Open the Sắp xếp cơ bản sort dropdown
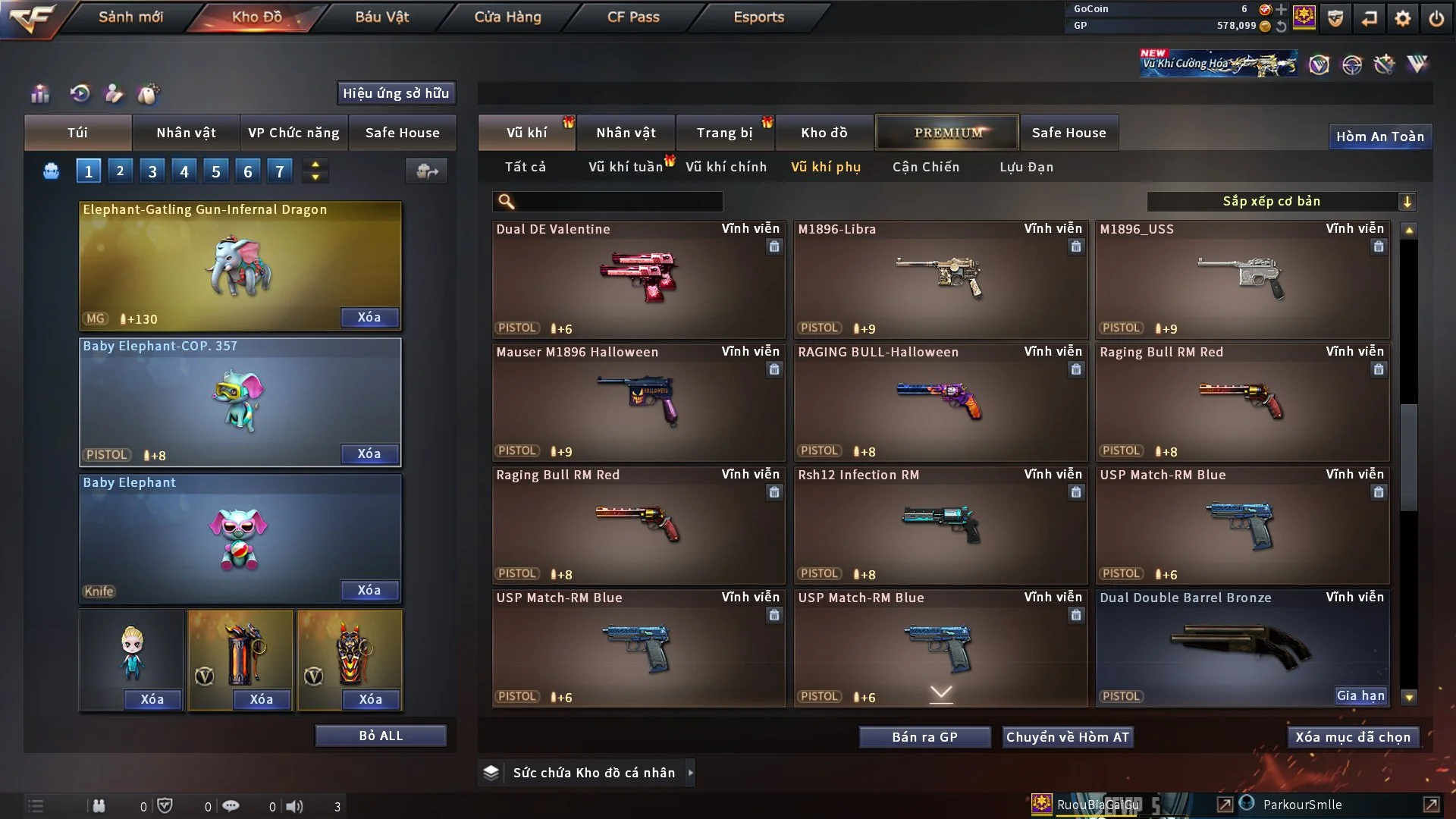This screenshot has height=819, width=1456. click(1281, 201)
